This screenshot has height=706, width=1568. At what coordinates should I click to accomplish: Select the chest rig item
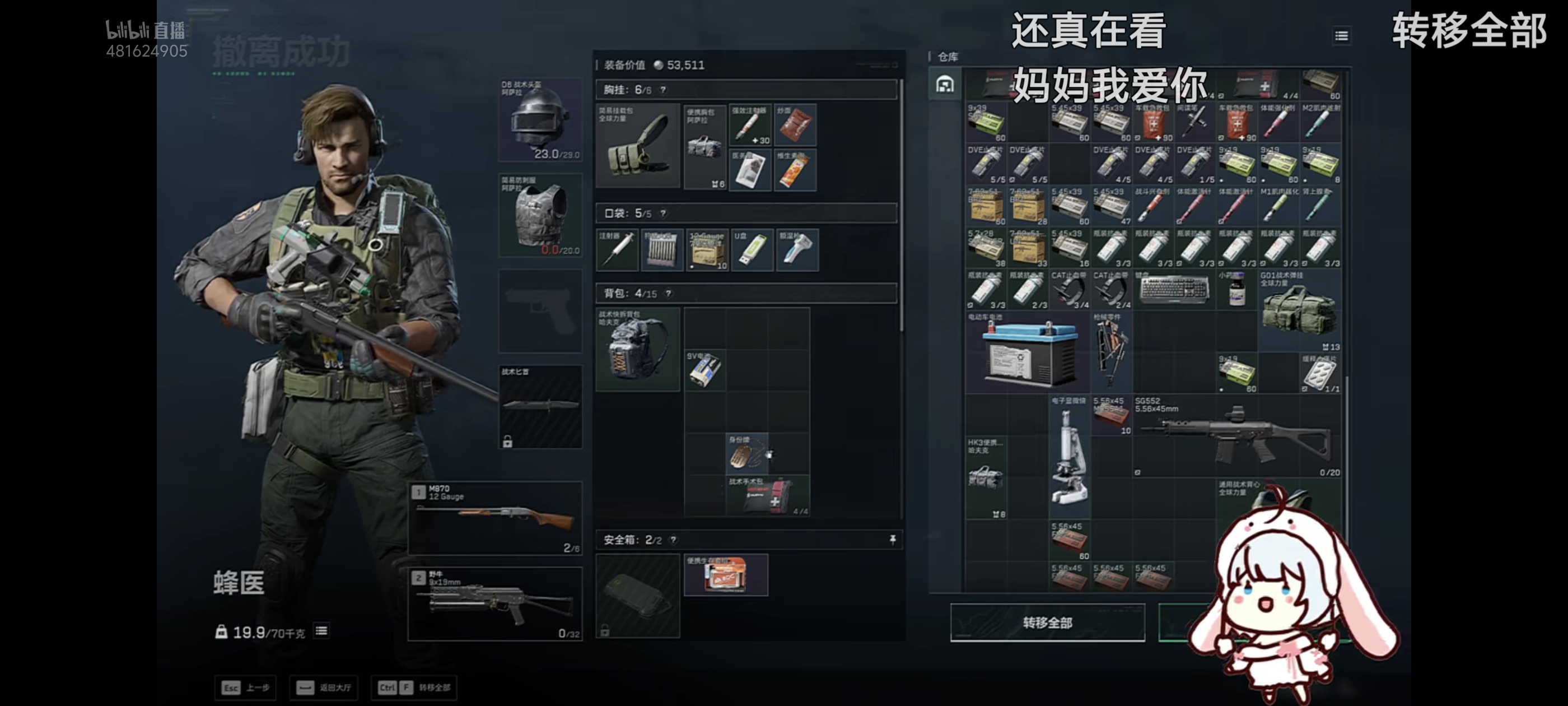[x=637, y=146]
